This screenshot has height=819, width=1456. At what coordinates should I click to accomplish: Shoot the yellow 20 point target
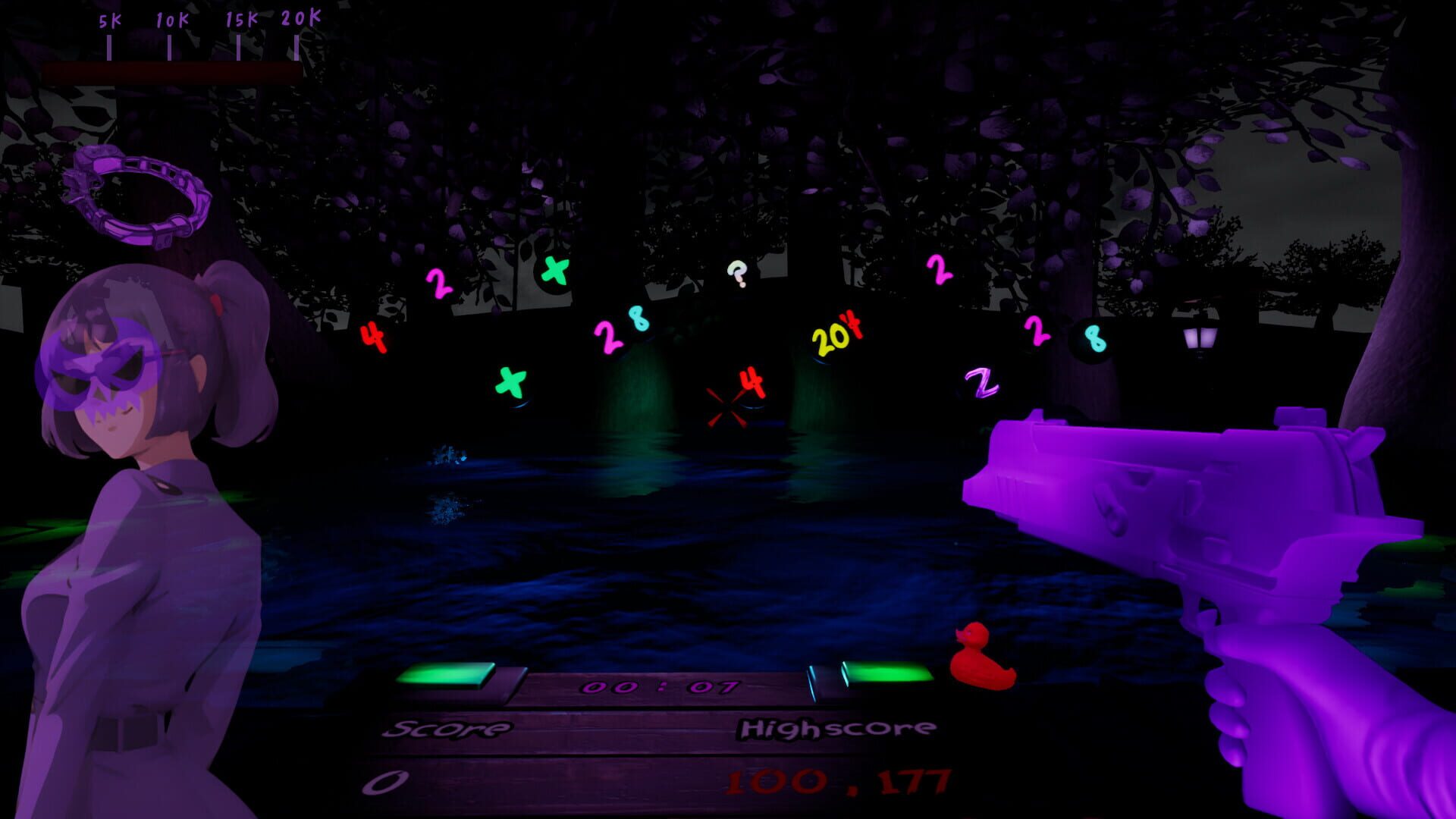pyautogui.click(x=832, y=340)
